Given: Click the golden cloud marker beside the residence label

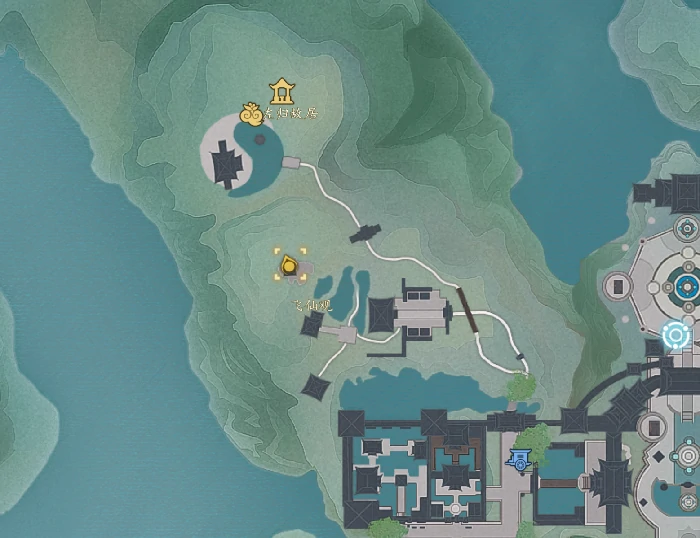Looking at the screenshot, I should [252, 116].
